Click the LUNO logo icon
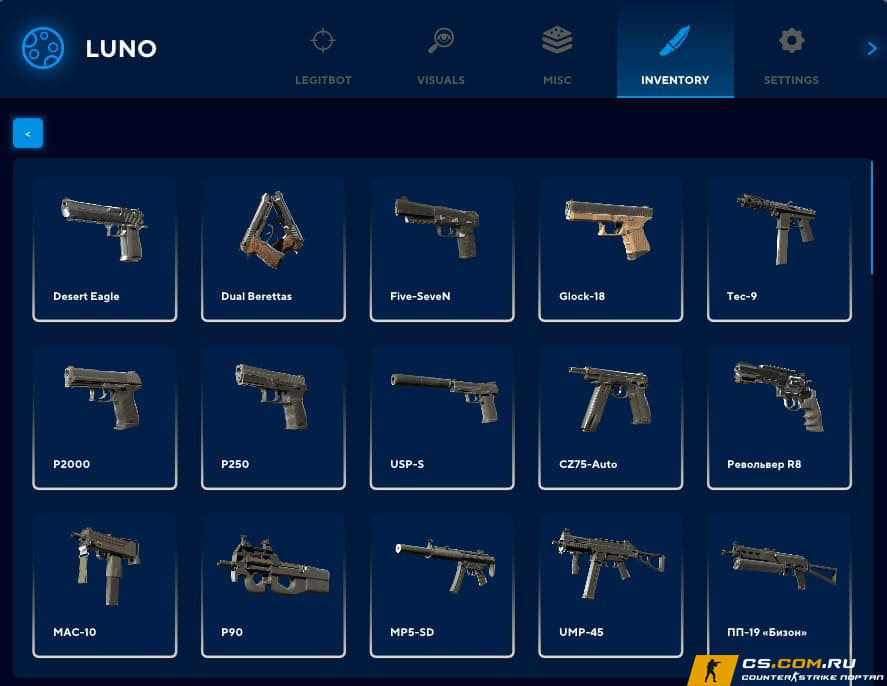This screenshot has width=887, height=686. pyautogui.click(x=43, y=48)
